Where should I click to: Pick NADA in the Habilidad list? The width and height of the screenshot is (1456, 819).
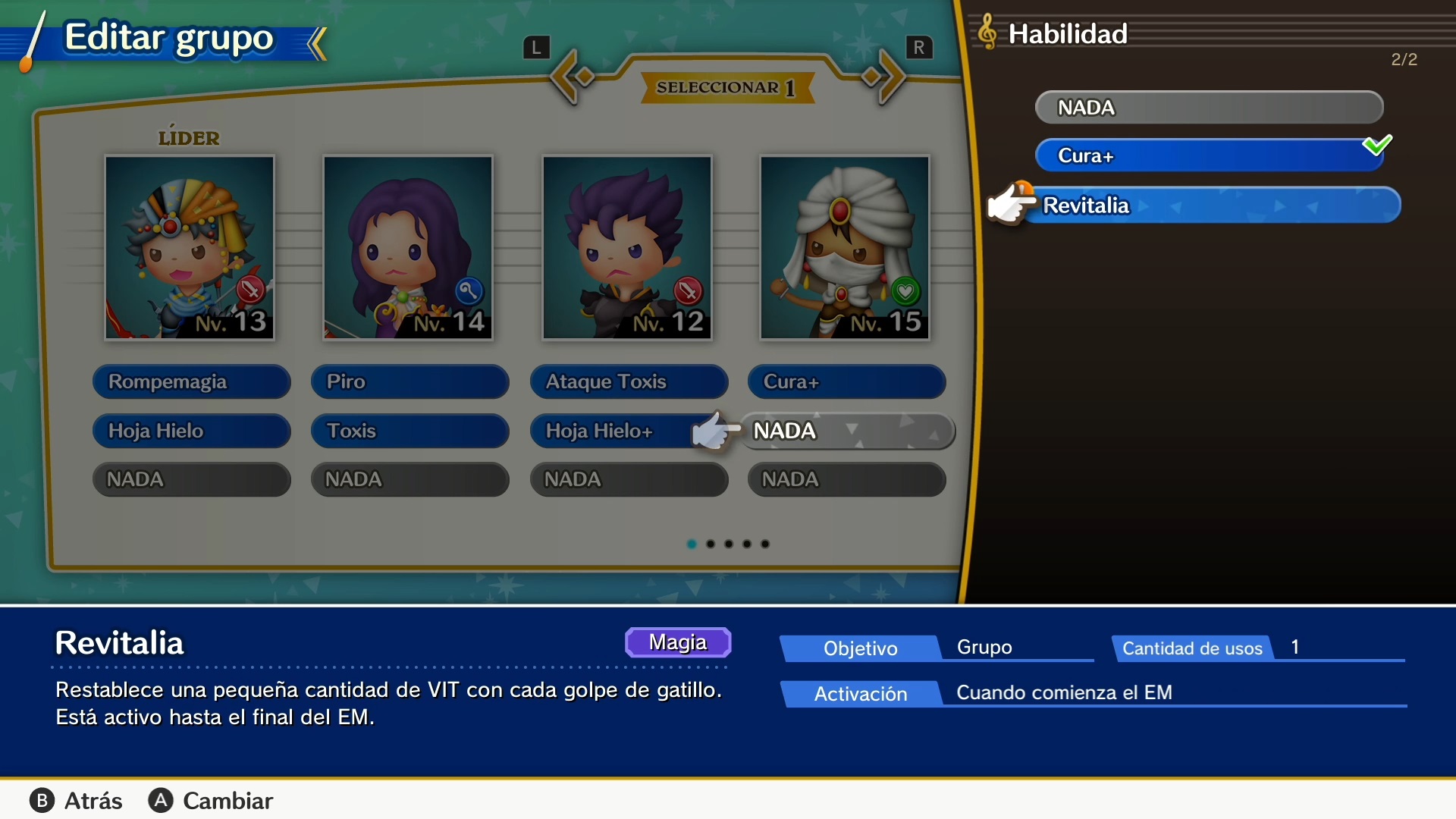pyautogui.click(x=1208, y=108)
